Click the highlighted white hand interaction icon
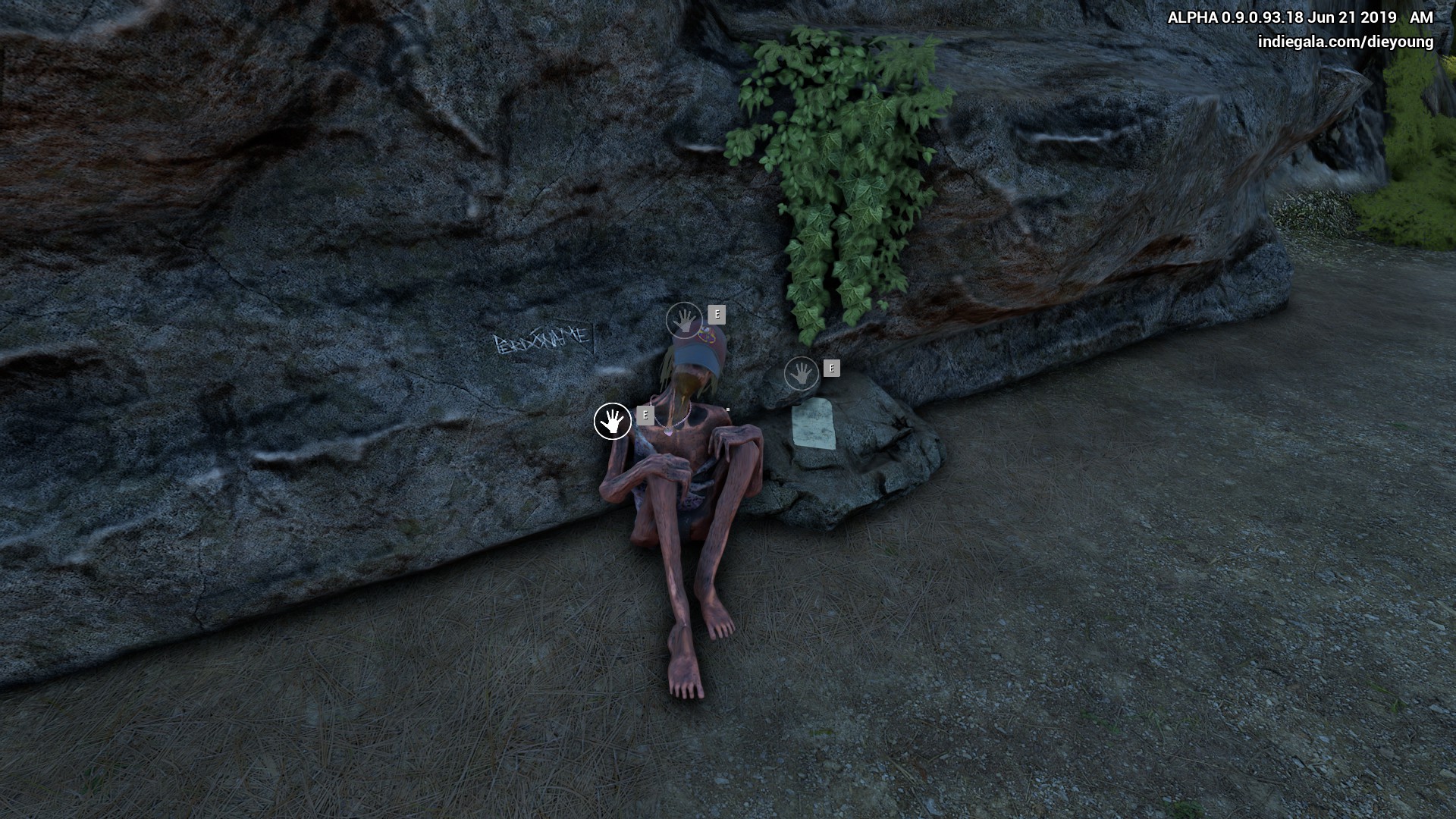This screenshot has height=819, width=1456. (x=613, y=422)
